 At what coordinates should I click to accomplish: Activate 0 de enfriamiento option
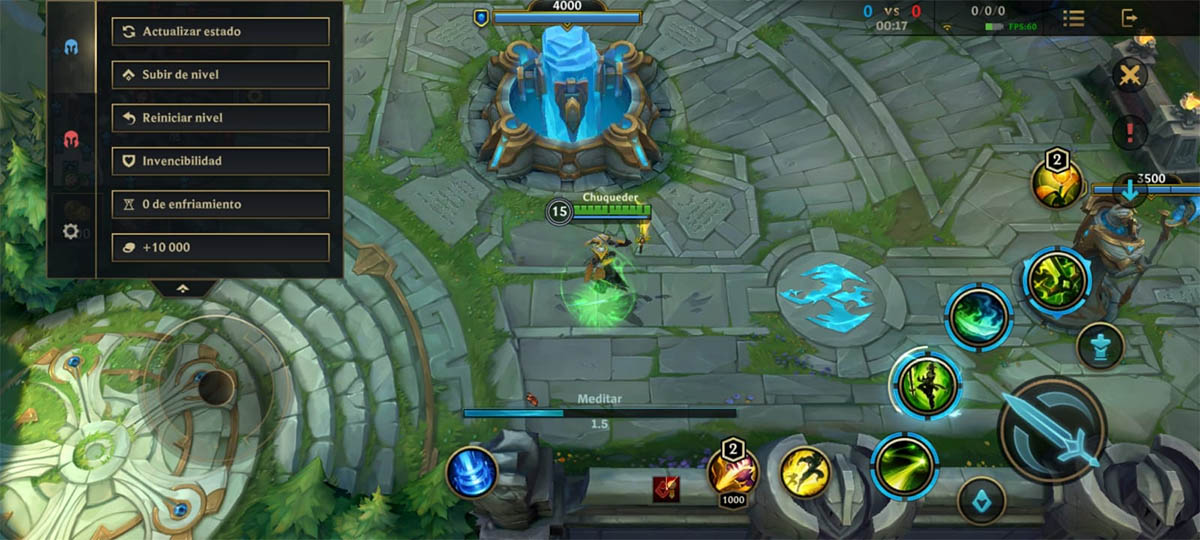(x=220, y=204)
